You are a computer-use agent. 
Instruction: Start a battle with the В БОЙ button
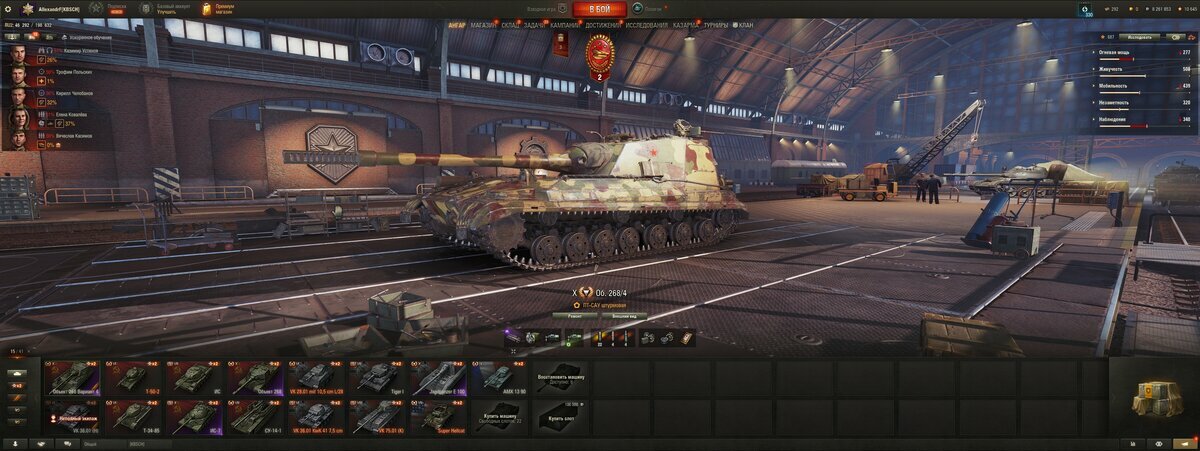pyautogui.click(x=600, y=9)
